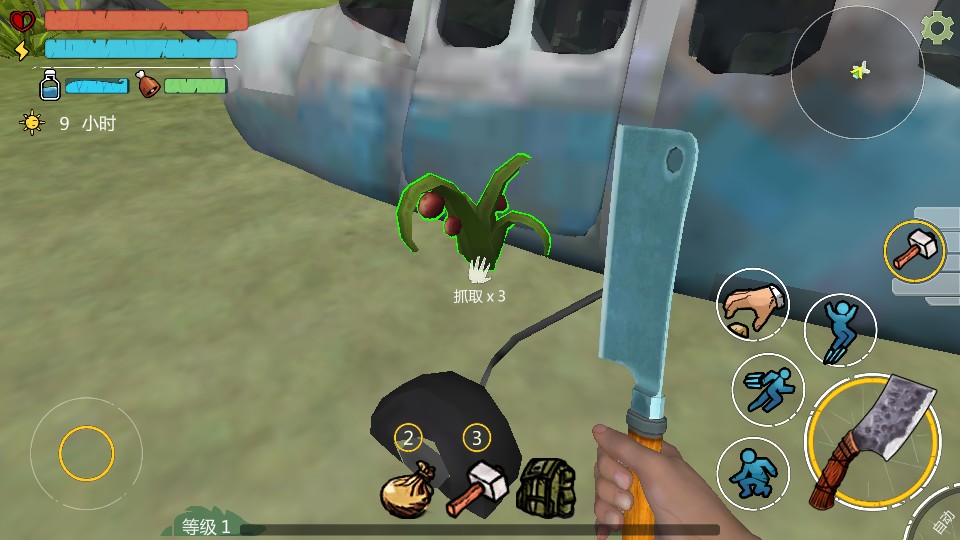Attack with the large cleaver button

click(873, 441)
